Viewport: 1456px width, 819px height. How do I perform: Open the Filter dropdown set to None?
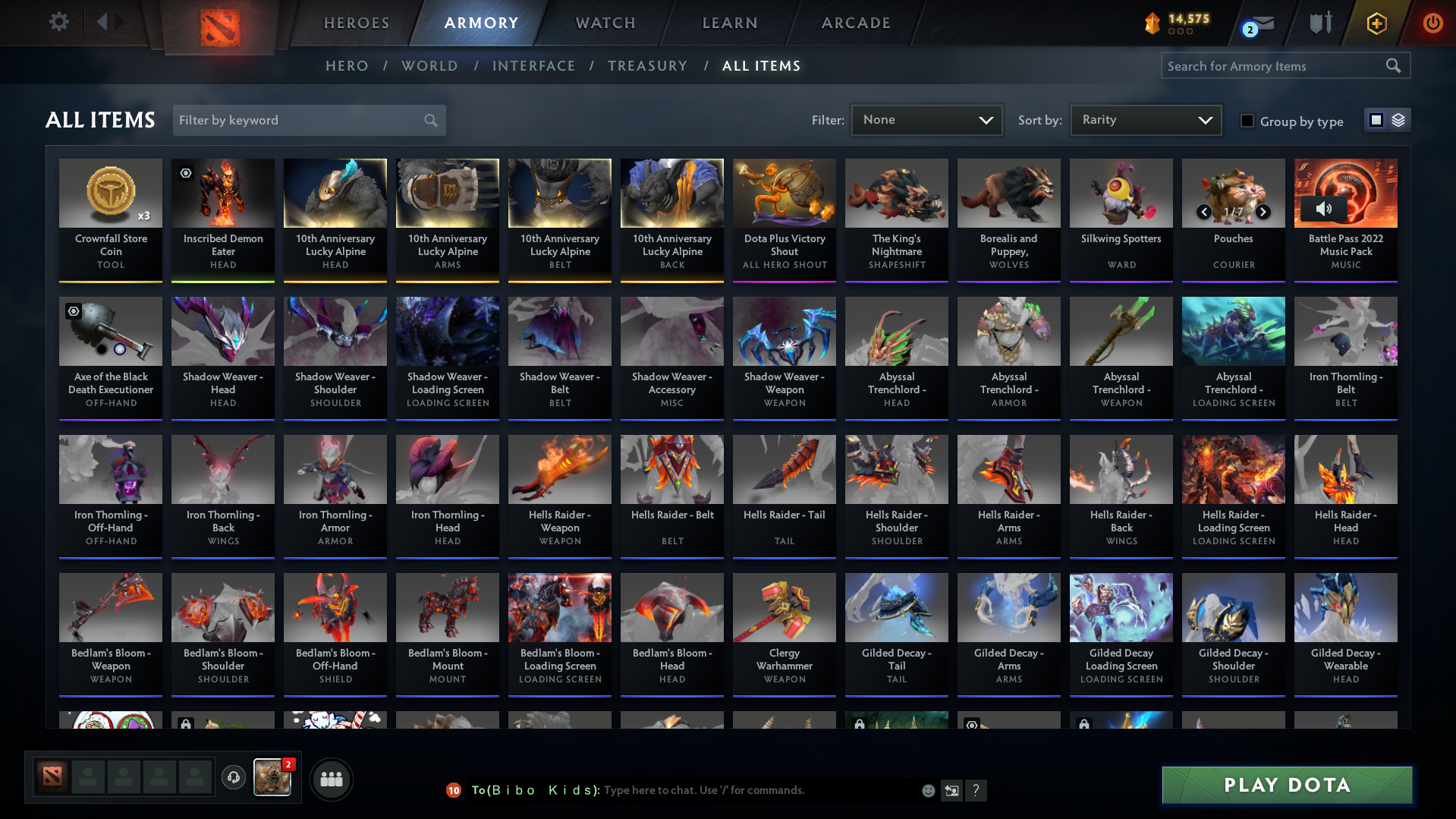tap(926, 119)
